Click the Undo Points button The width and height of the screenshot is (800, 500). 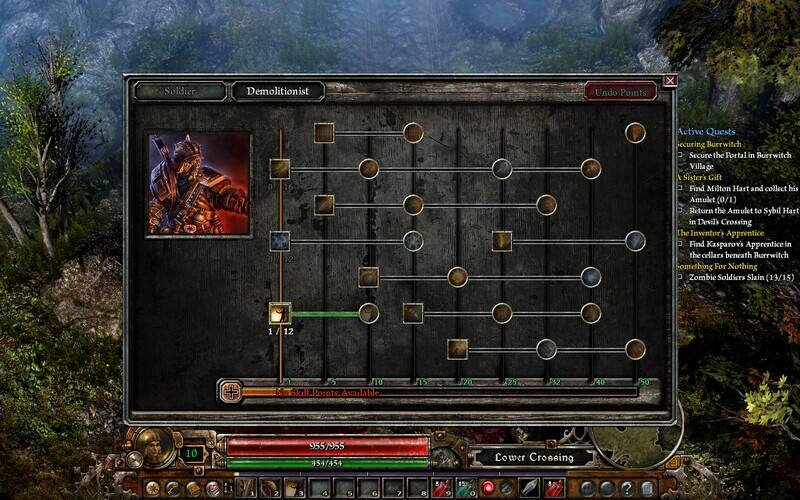(x=620, y=92)
